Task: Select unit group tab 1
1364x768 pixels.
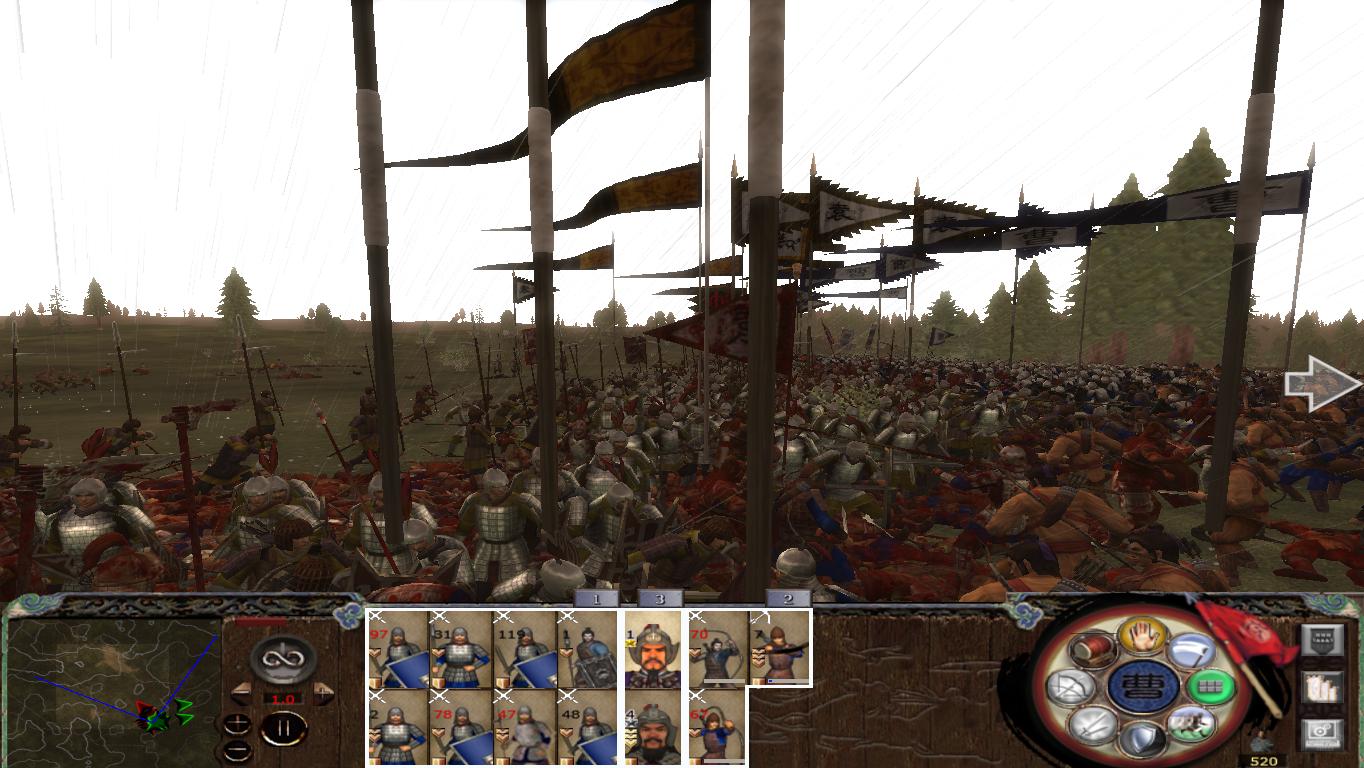Action: coord(595,600)
